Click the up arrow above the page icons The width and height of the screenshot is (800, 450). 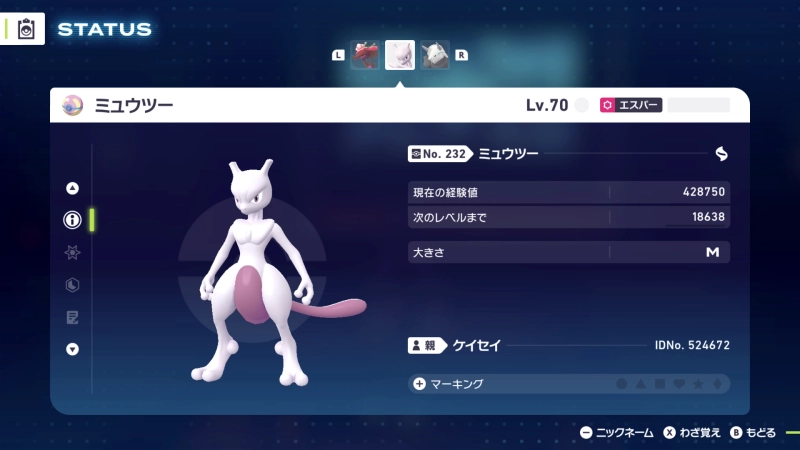click(x=72, y=188)
